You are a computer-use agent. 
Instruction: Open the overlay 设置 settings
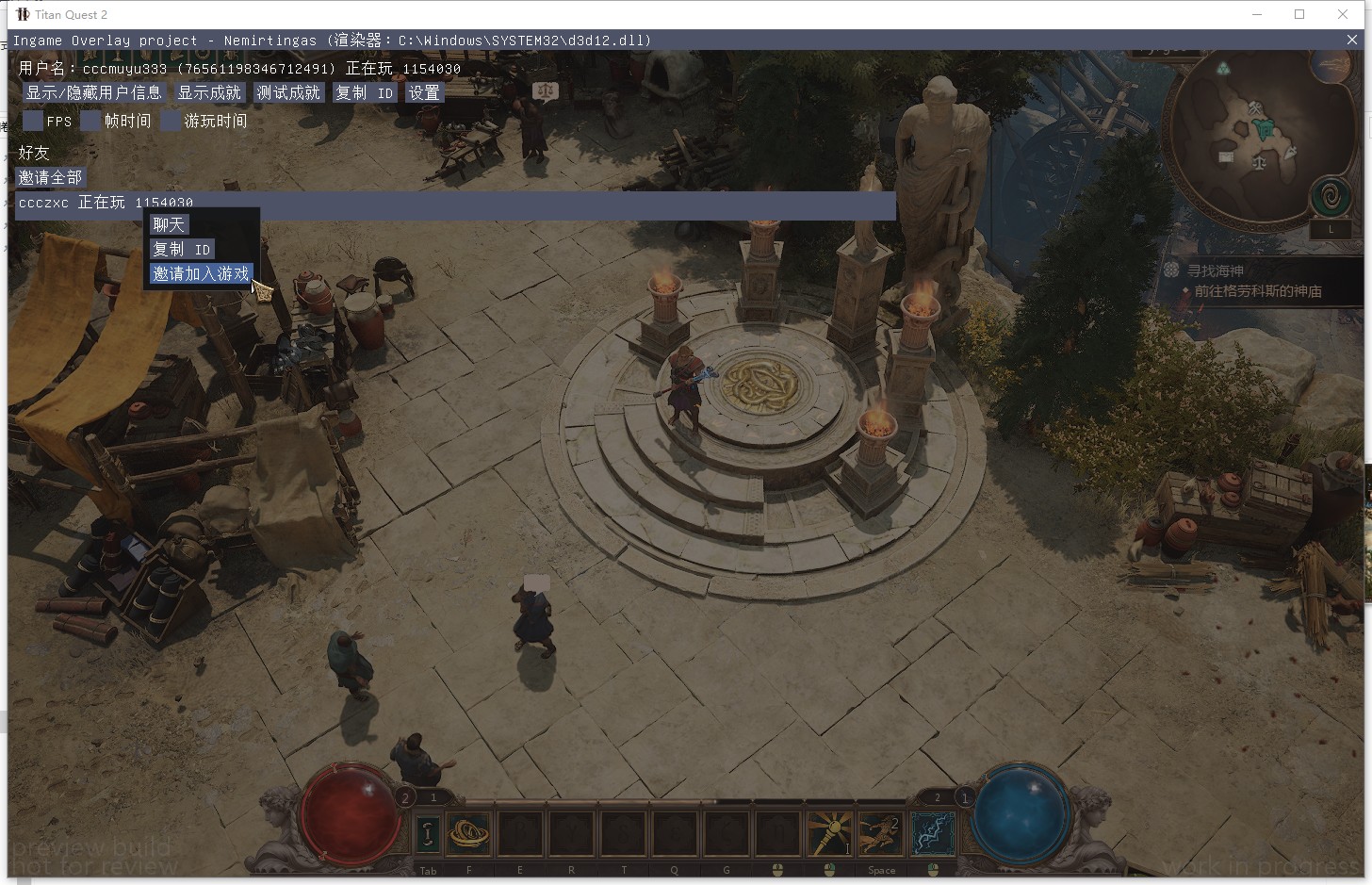click(x=424, y=92)
